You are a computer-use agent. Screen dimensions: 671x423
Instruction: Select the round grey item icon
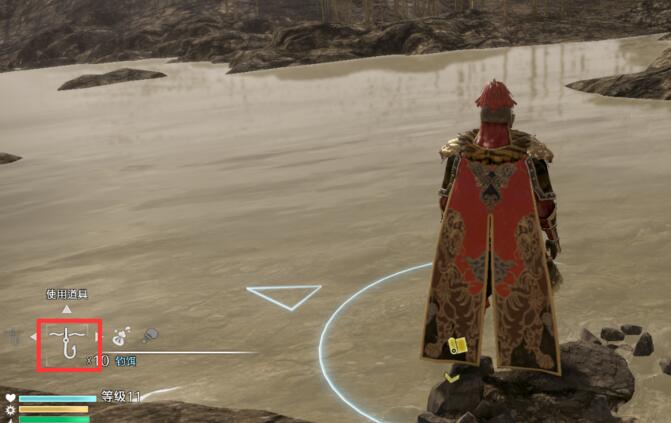149,336
